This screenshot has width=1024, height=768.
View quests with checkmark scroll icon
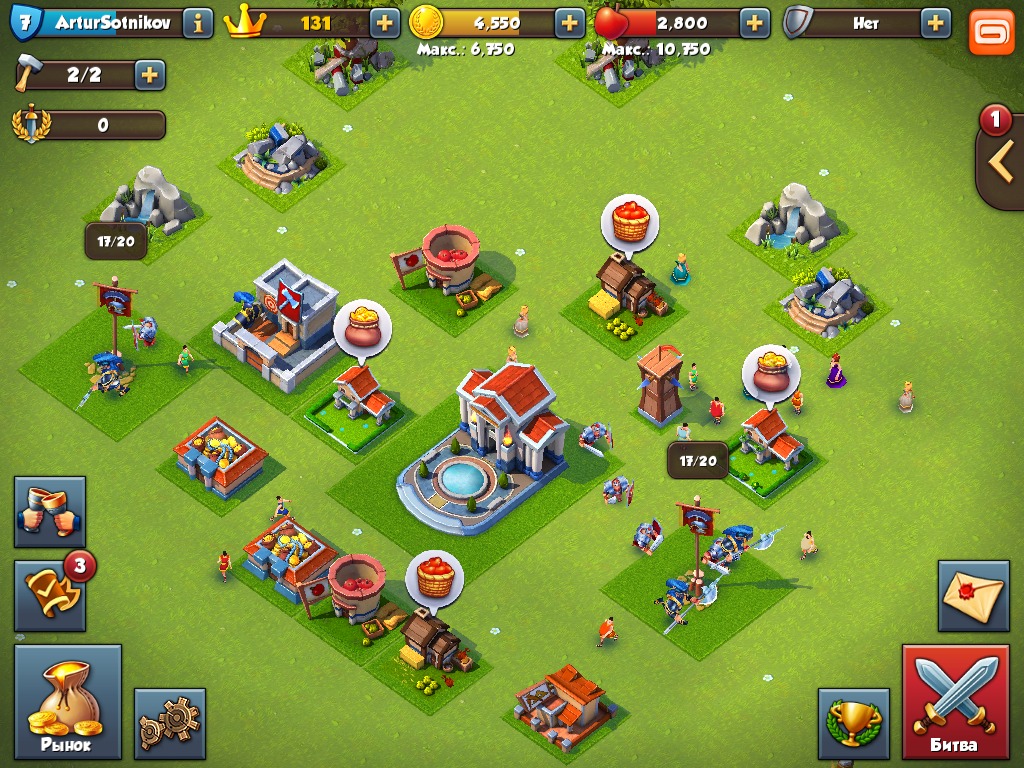point(49,596)
